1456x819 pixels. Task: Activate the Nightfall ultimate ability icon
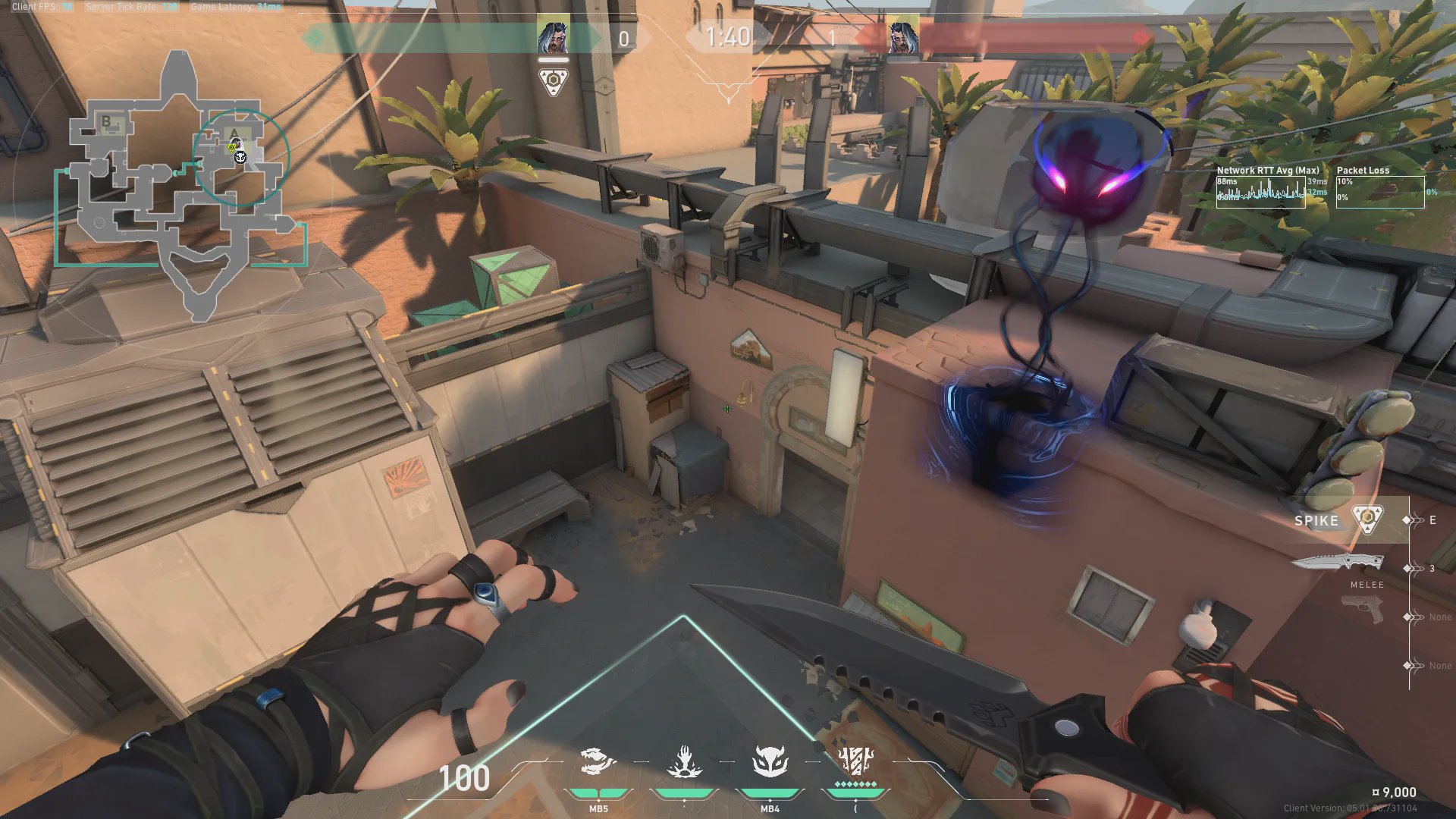pos(855,761)
